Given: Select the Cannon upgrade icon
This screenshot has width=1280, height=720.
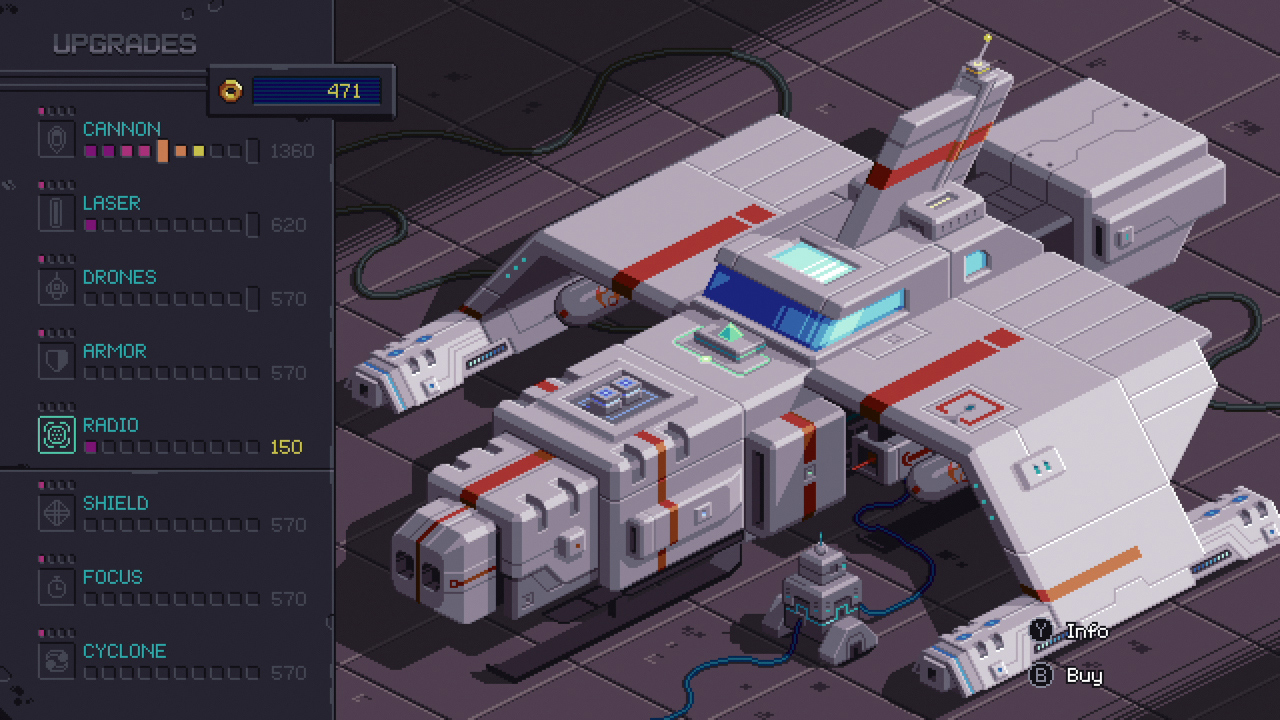Looking at the screenshot, I should point(55,138).
